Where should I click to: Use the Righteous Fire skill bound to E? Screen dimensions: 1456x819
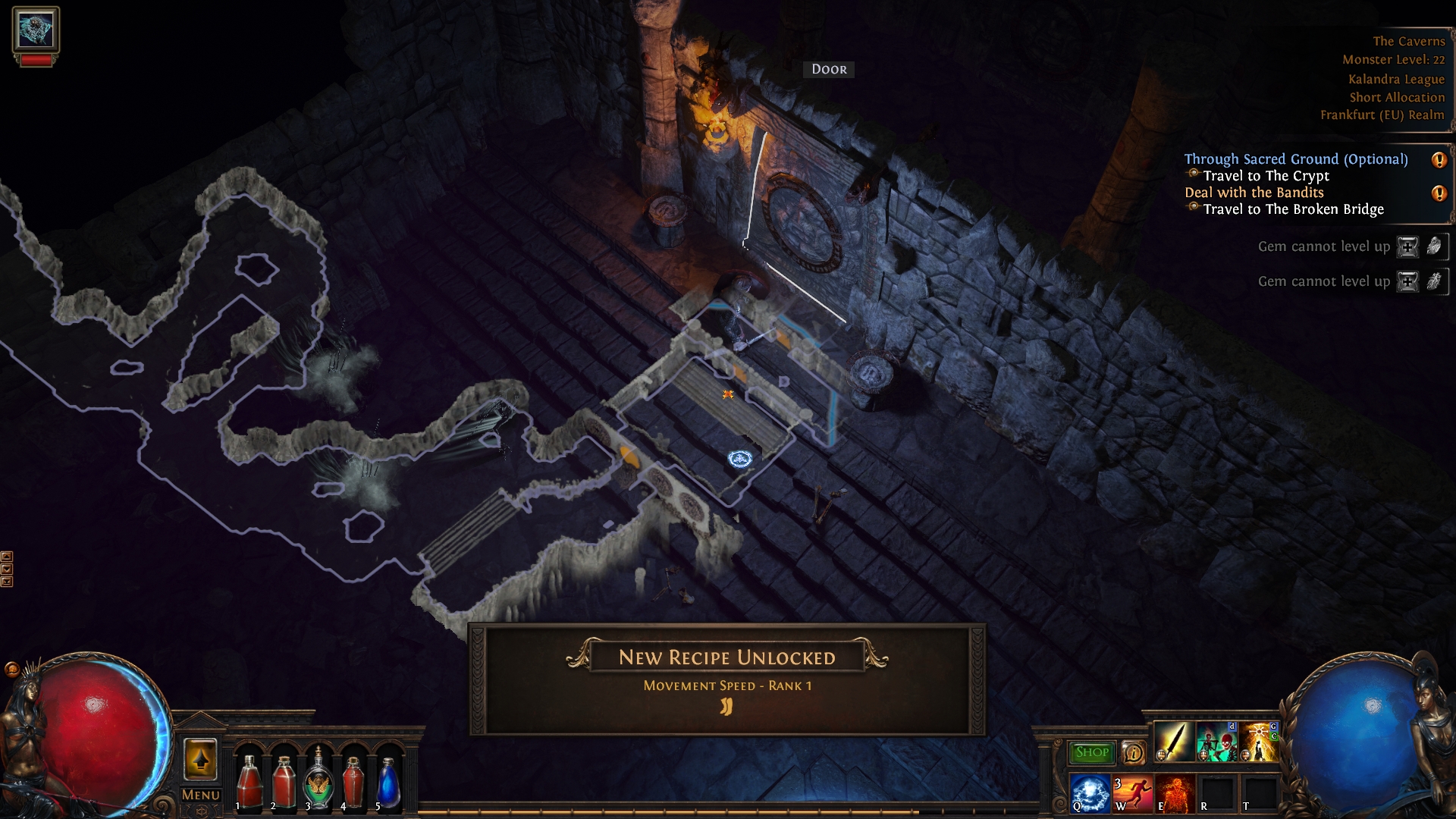point(1174,795)
